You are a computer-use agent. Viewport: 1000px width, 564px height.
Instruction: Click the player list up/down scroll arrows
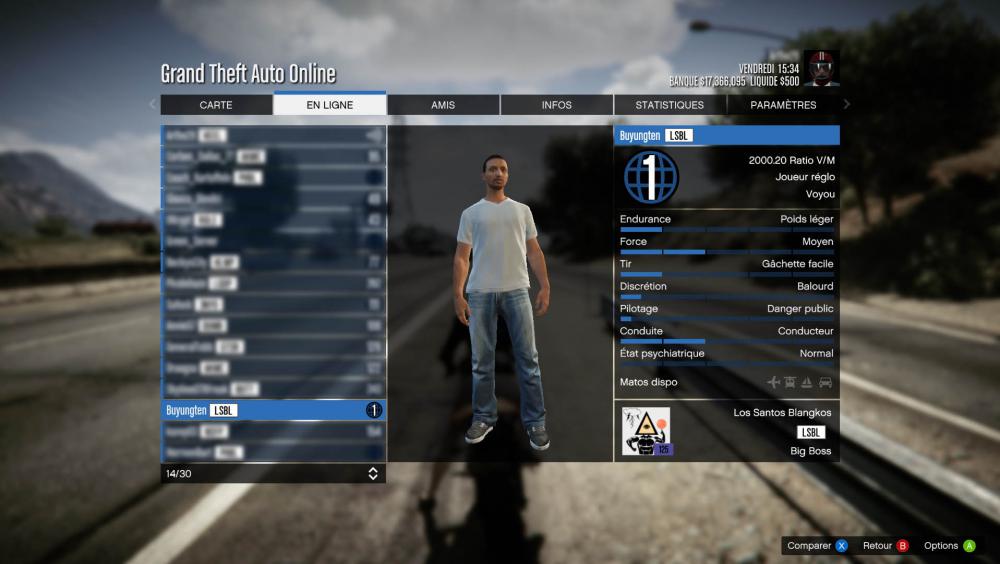coord(373,473)
